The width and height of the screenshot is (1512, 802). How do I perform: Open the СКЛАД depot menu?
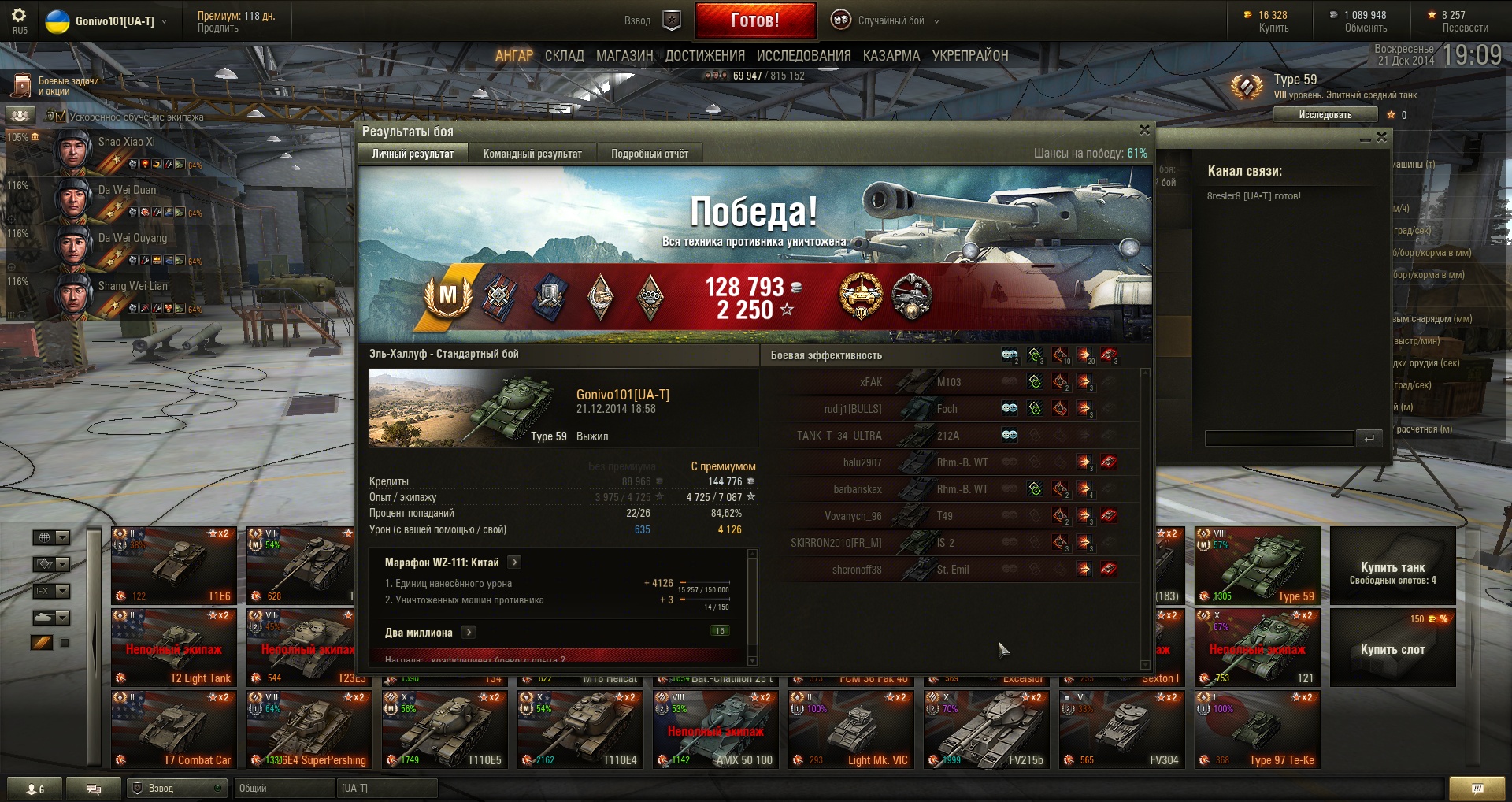click(564, 56)
